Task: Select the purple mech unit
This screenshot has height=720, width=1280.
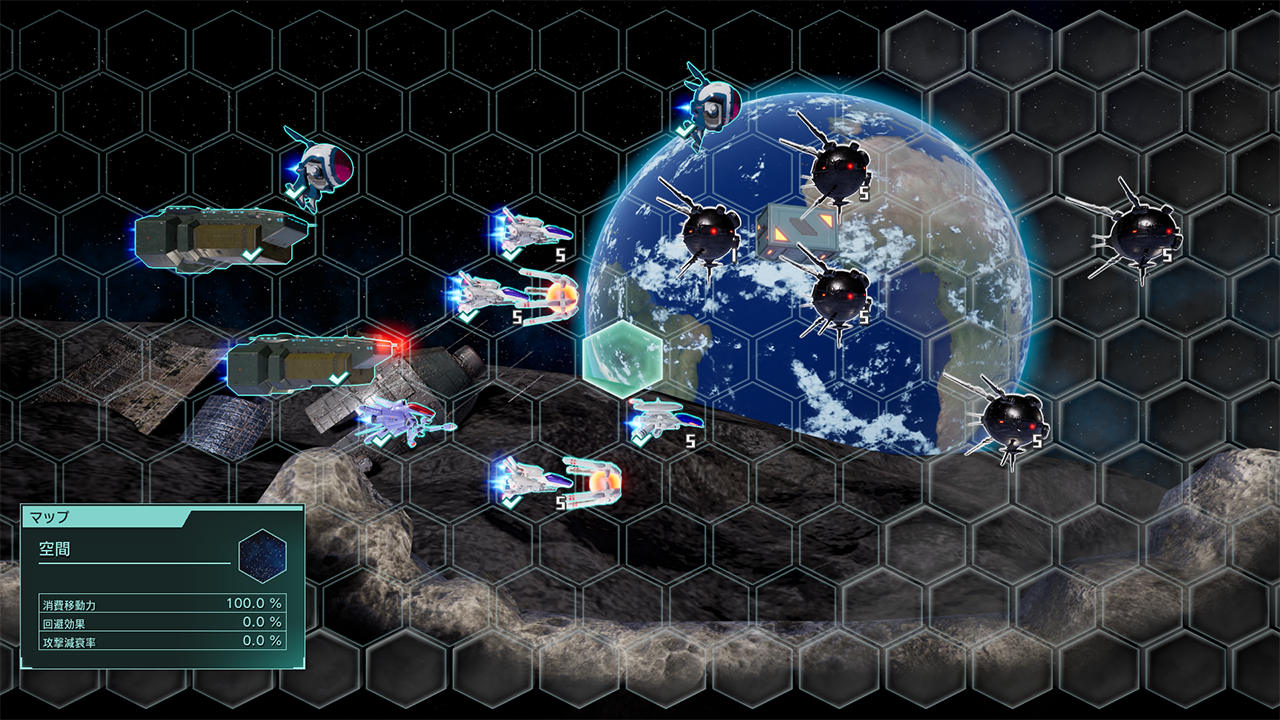Action: coord(398,418)
